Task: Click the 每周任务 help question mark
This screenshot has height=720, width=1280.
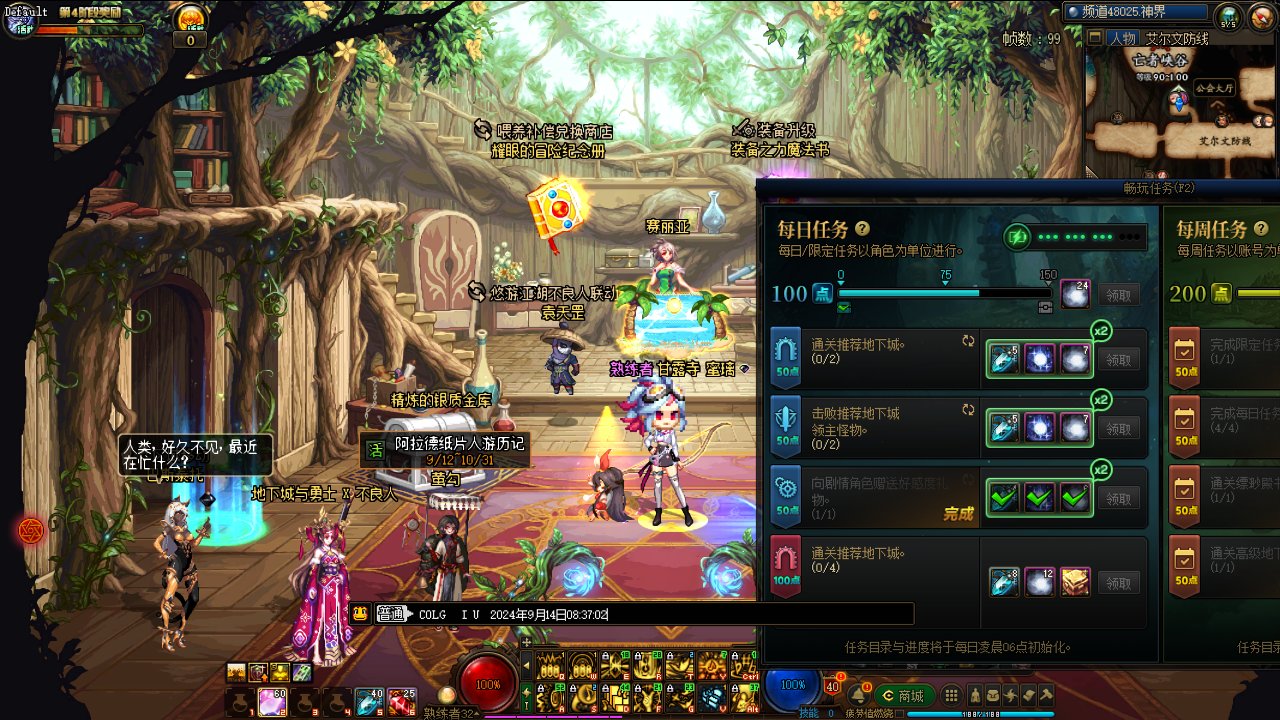Action: 1261,229
